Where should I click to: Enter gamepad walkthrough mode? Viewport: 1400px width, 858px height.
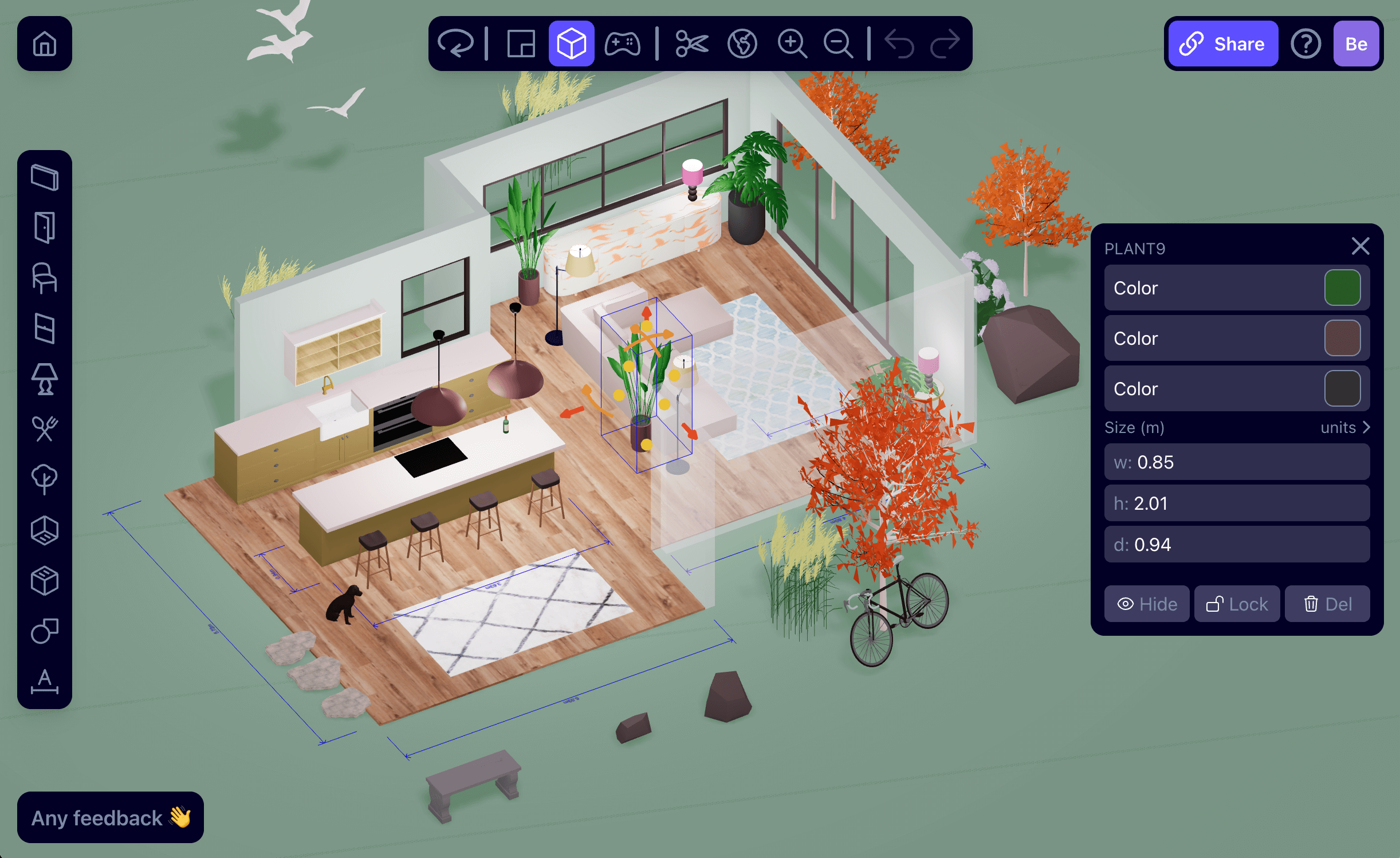click(x=623, y=44)
